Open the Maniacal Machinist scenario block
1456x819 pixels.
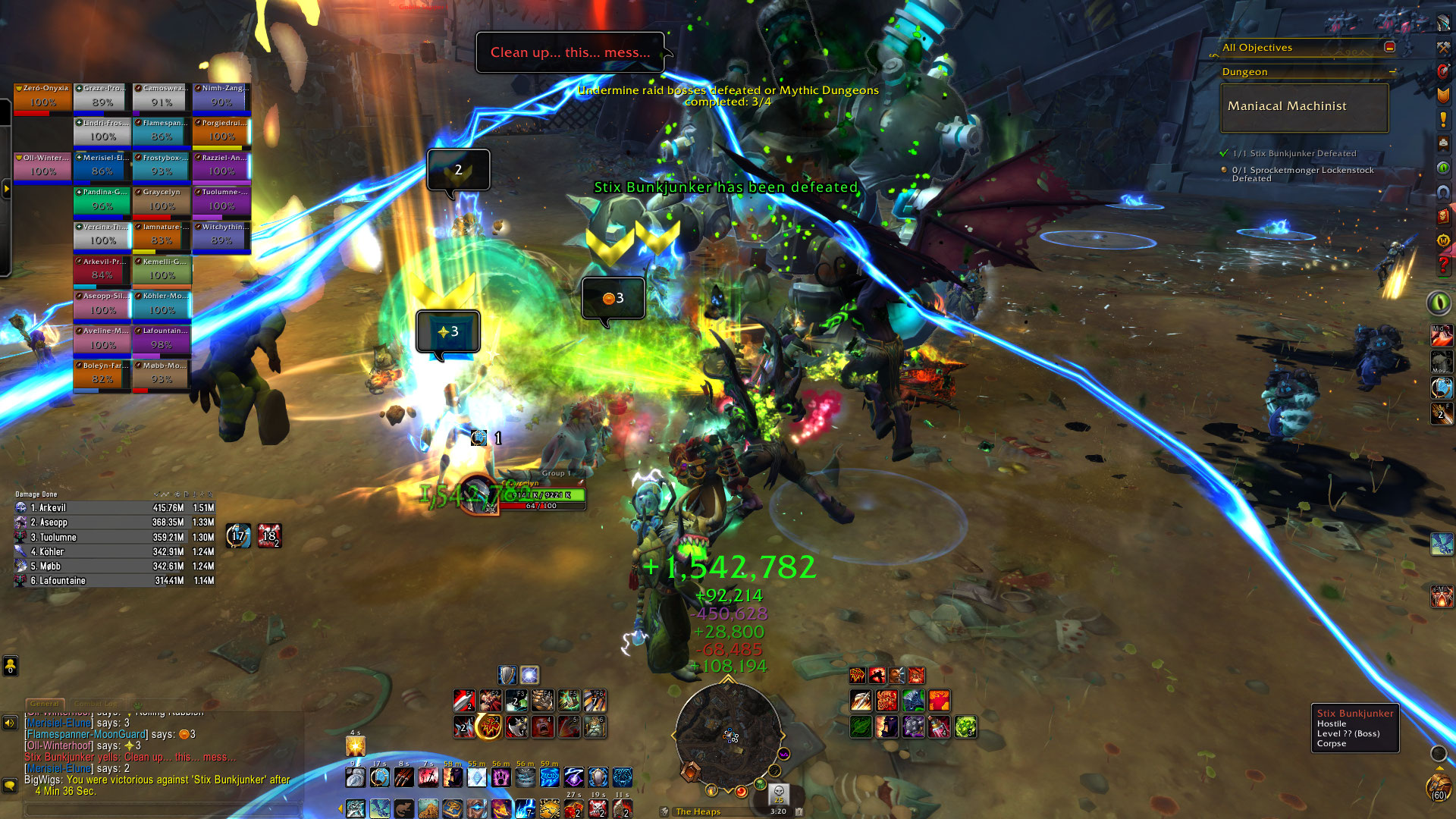1304,107
